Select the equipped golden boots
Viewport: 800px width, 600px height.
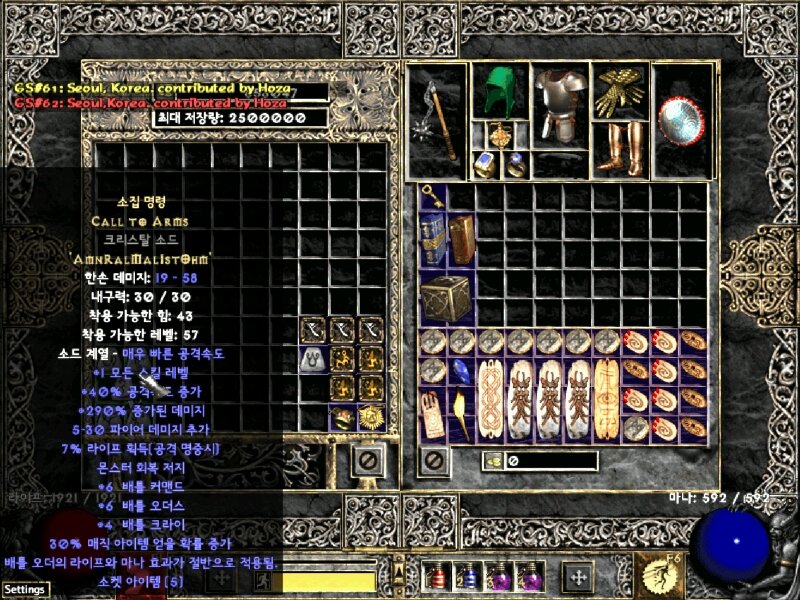click(619, 147)
